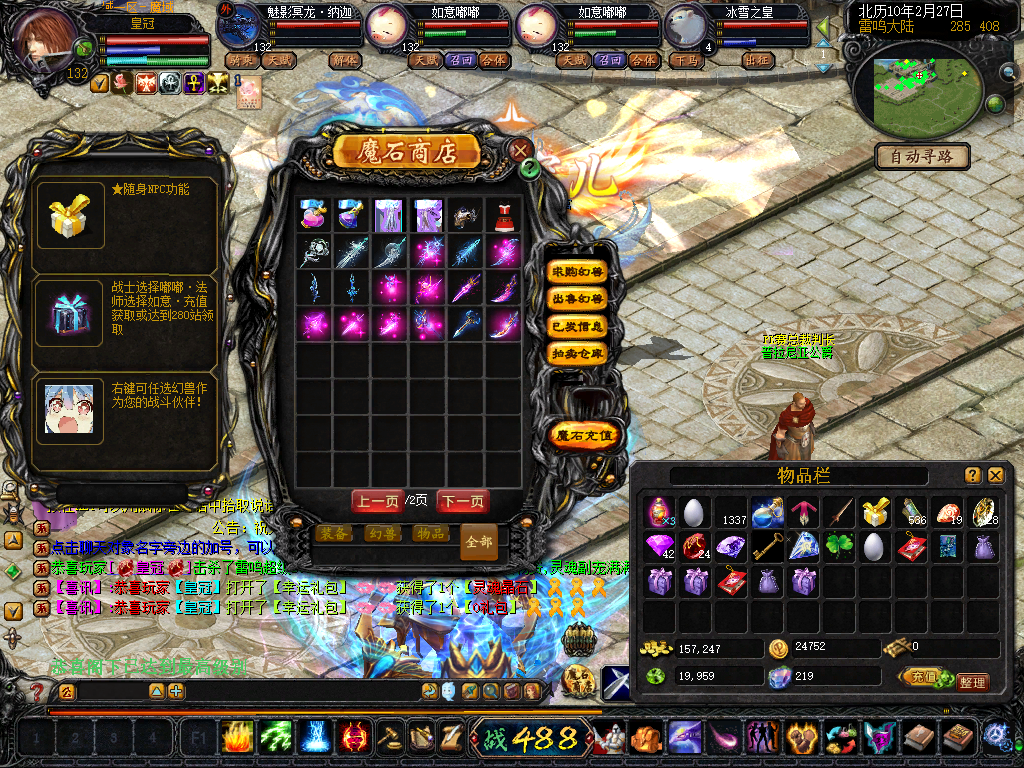Image resolution: width=1024 pixels, height=768 pixels.
Task: Close the 物品栏 inventory panel
Action: coord(996,475)
